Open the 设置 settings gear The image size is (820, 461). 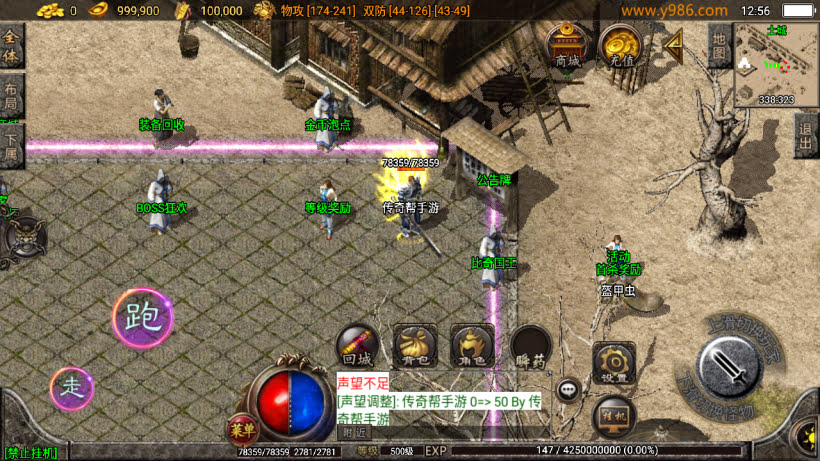(x=614, y=363)
